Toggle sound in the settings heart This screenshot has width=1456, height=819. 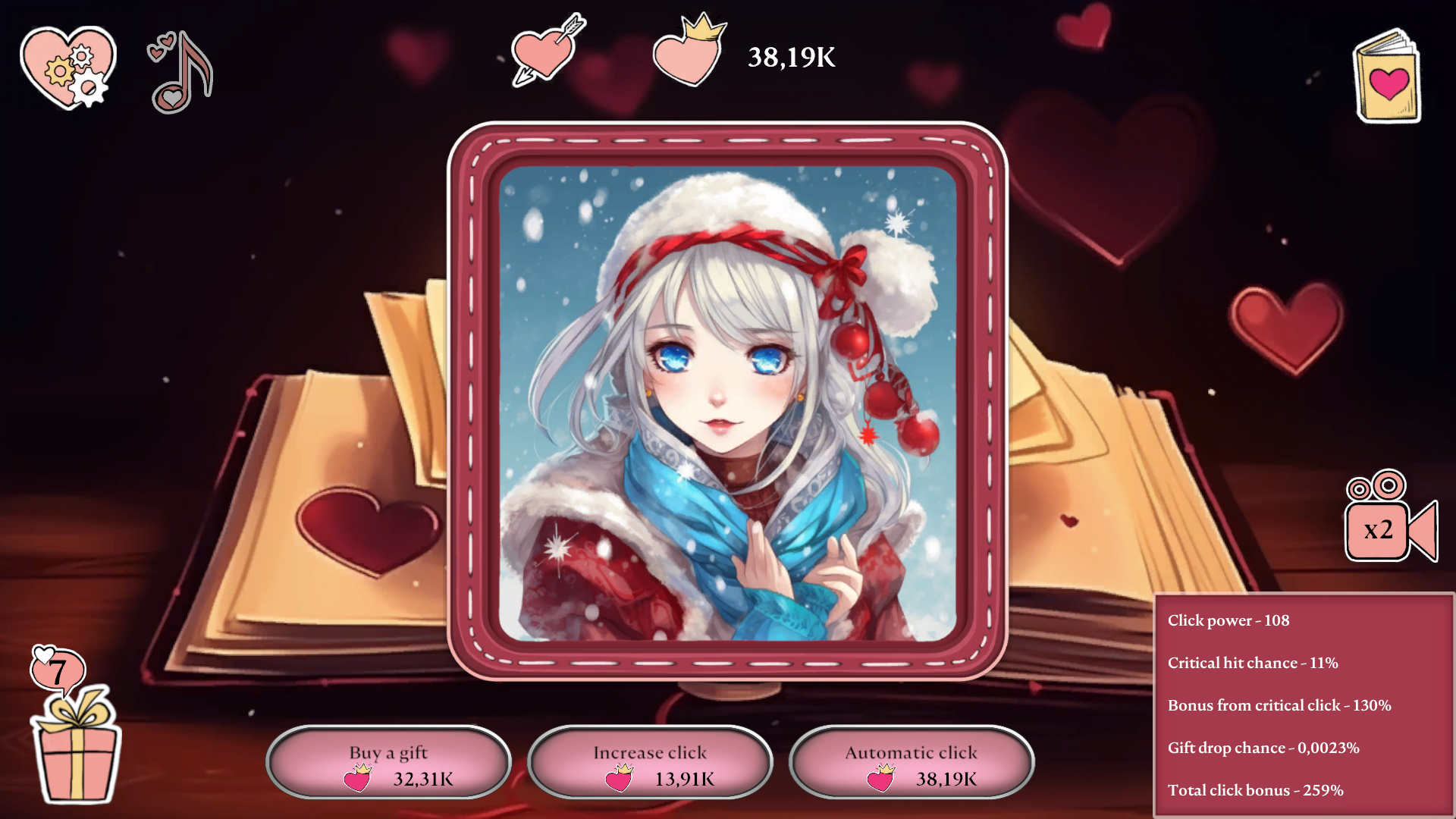point(67,67)
